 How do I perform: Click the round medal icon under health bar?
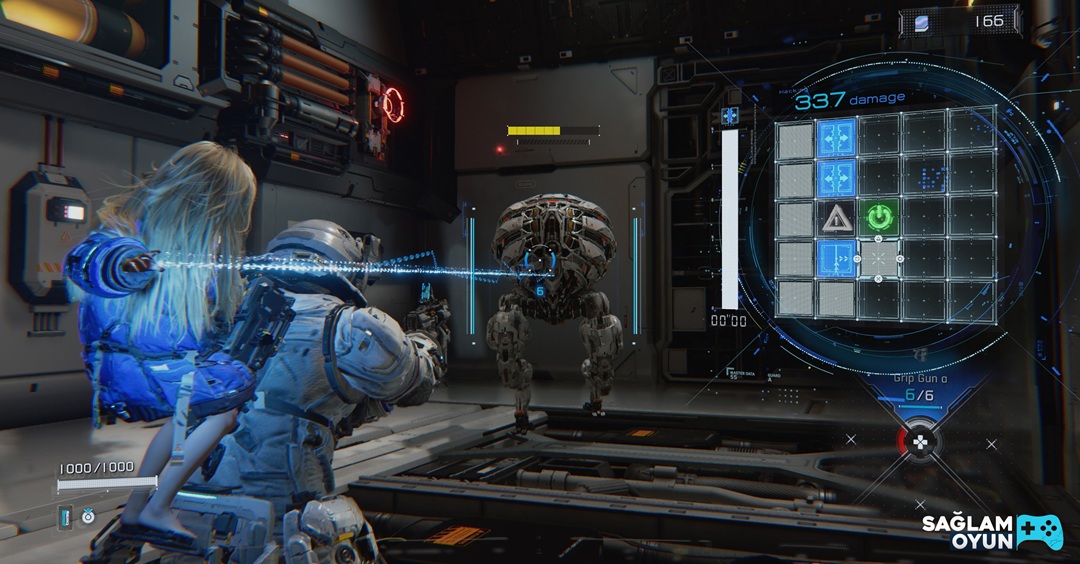[x=88, y=516]
